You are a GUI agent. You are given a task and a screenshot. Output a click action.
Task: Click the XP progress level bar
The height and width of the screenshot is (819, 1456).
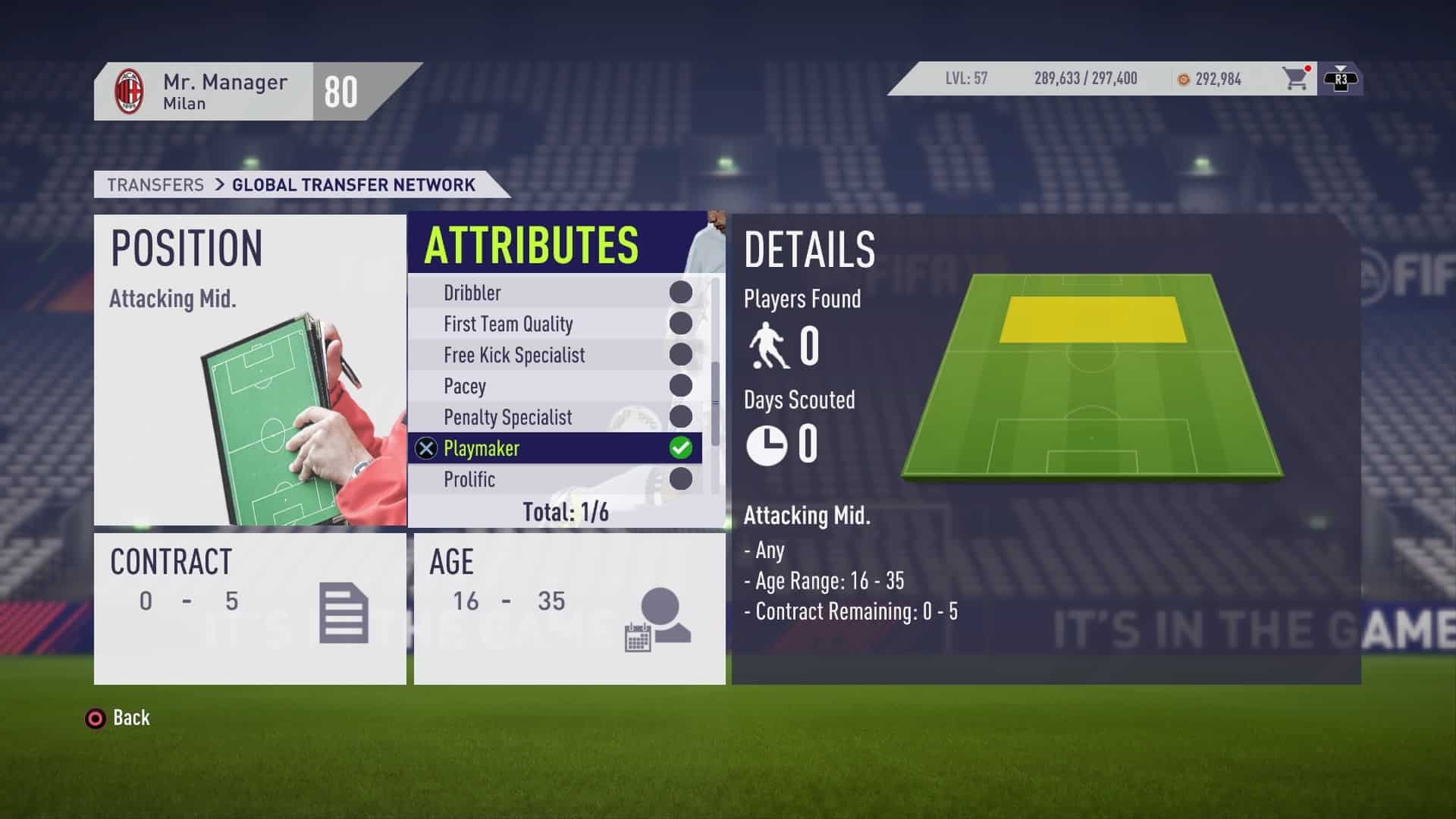click(1084, 79)
